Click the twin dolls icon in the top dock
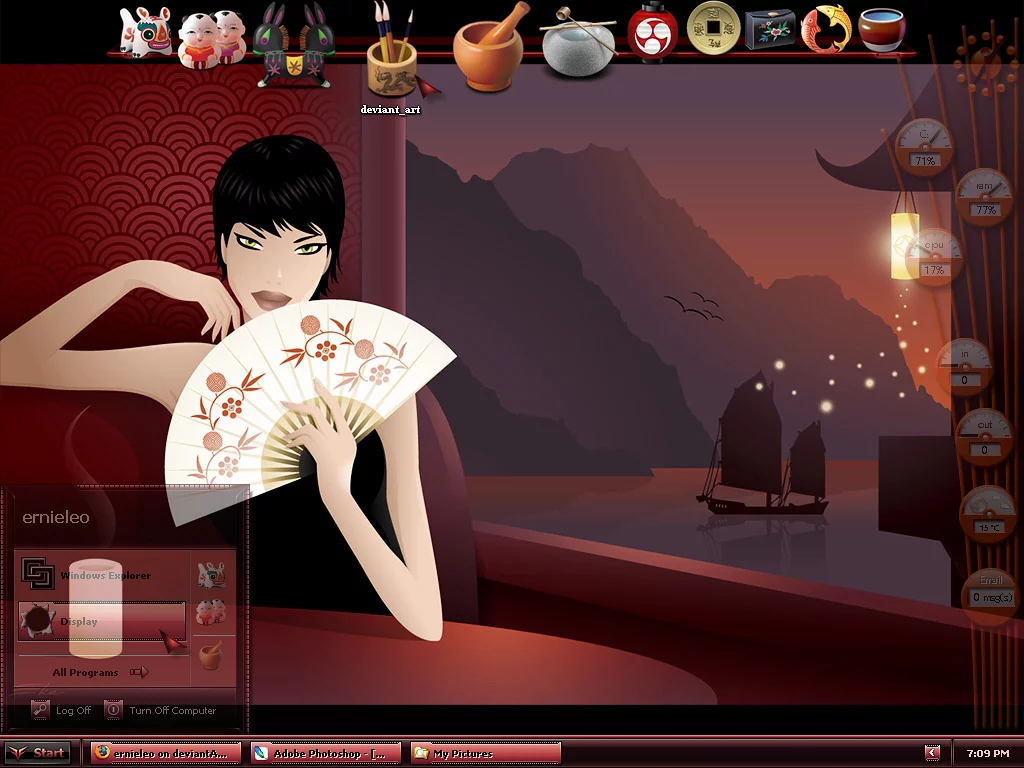Viewport: 1024px width, 768px height. click(x=212, y=37)
